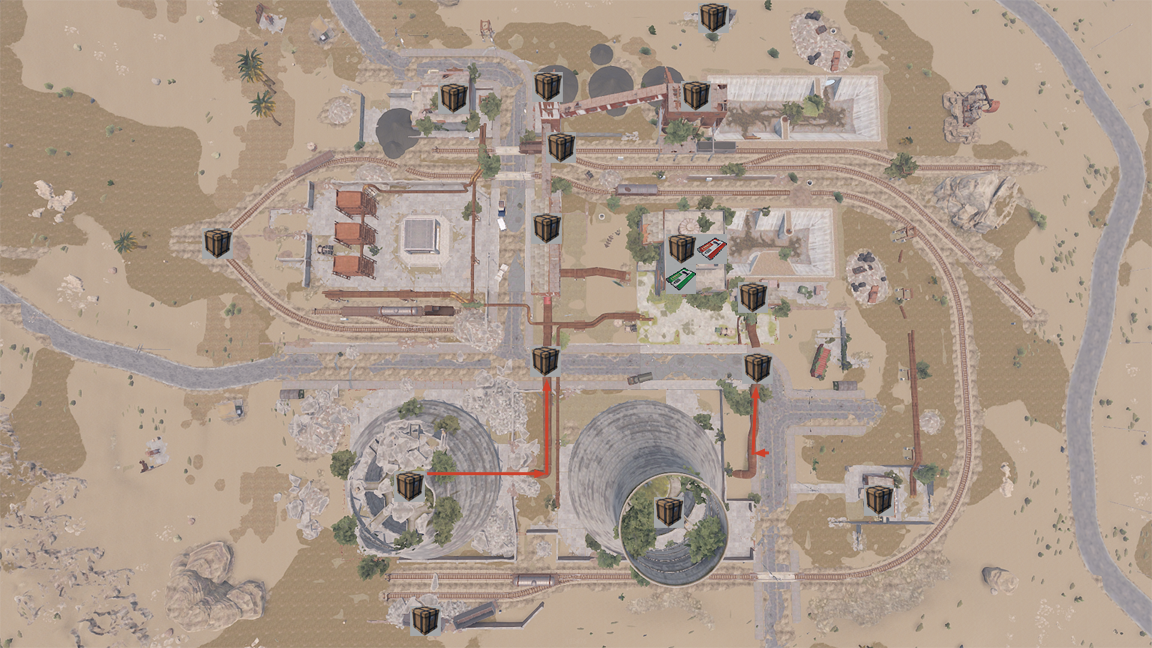Screen dimensions: 1152x648
Task: Select the green keycard map marker
Action: (x=681, y=279)
